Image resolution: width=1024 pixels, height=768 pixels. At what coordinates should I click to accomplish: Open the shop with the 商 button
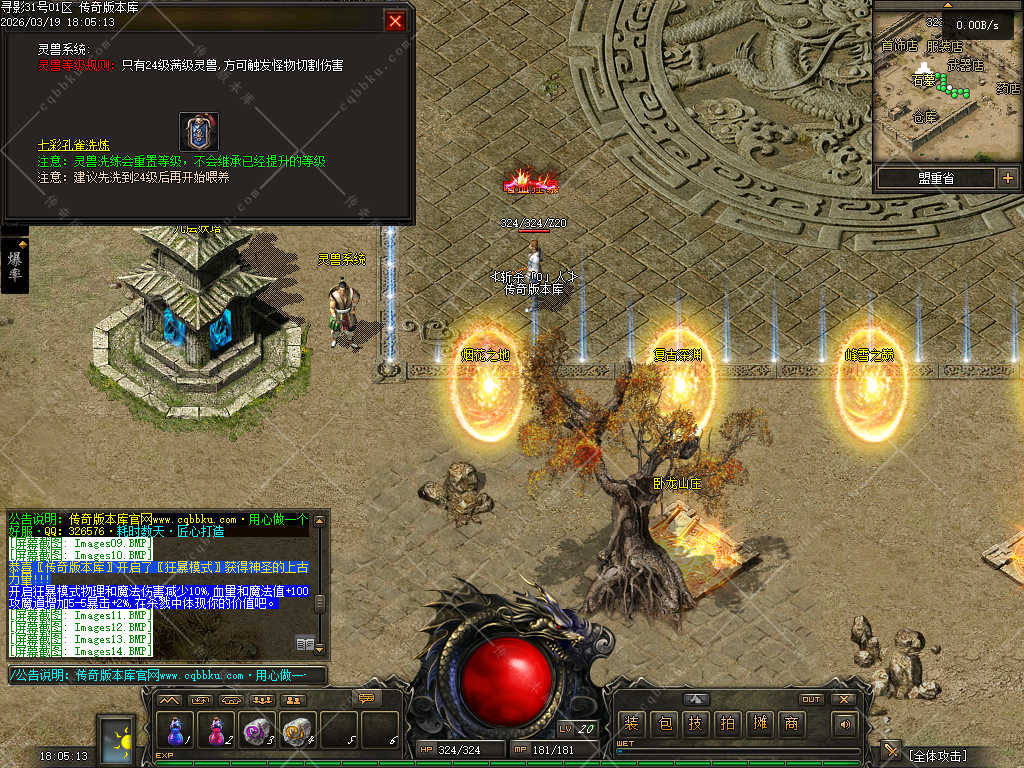(792, 723)
